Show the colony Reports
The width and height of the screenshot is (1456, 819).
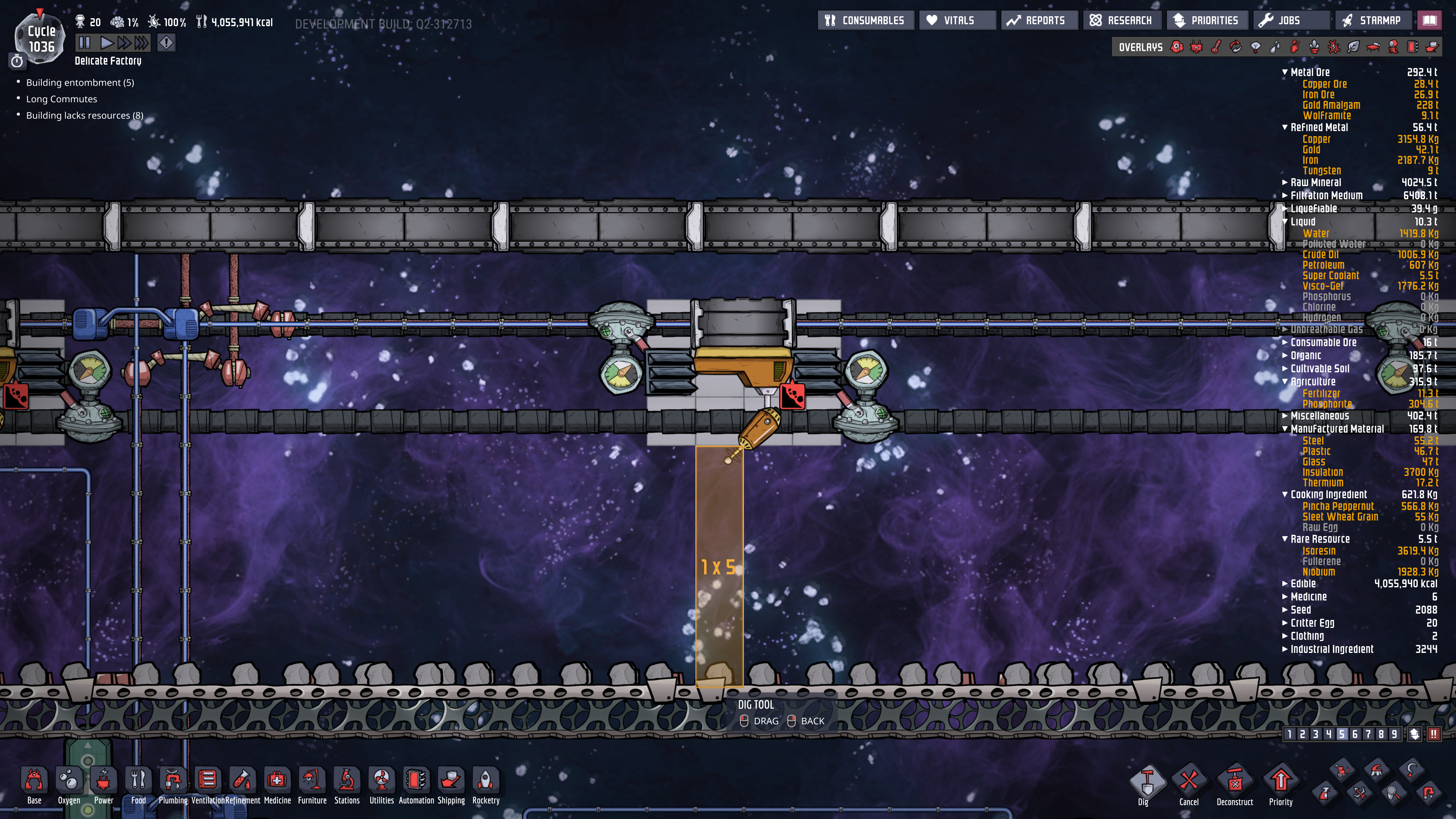tap(1039, 20)
